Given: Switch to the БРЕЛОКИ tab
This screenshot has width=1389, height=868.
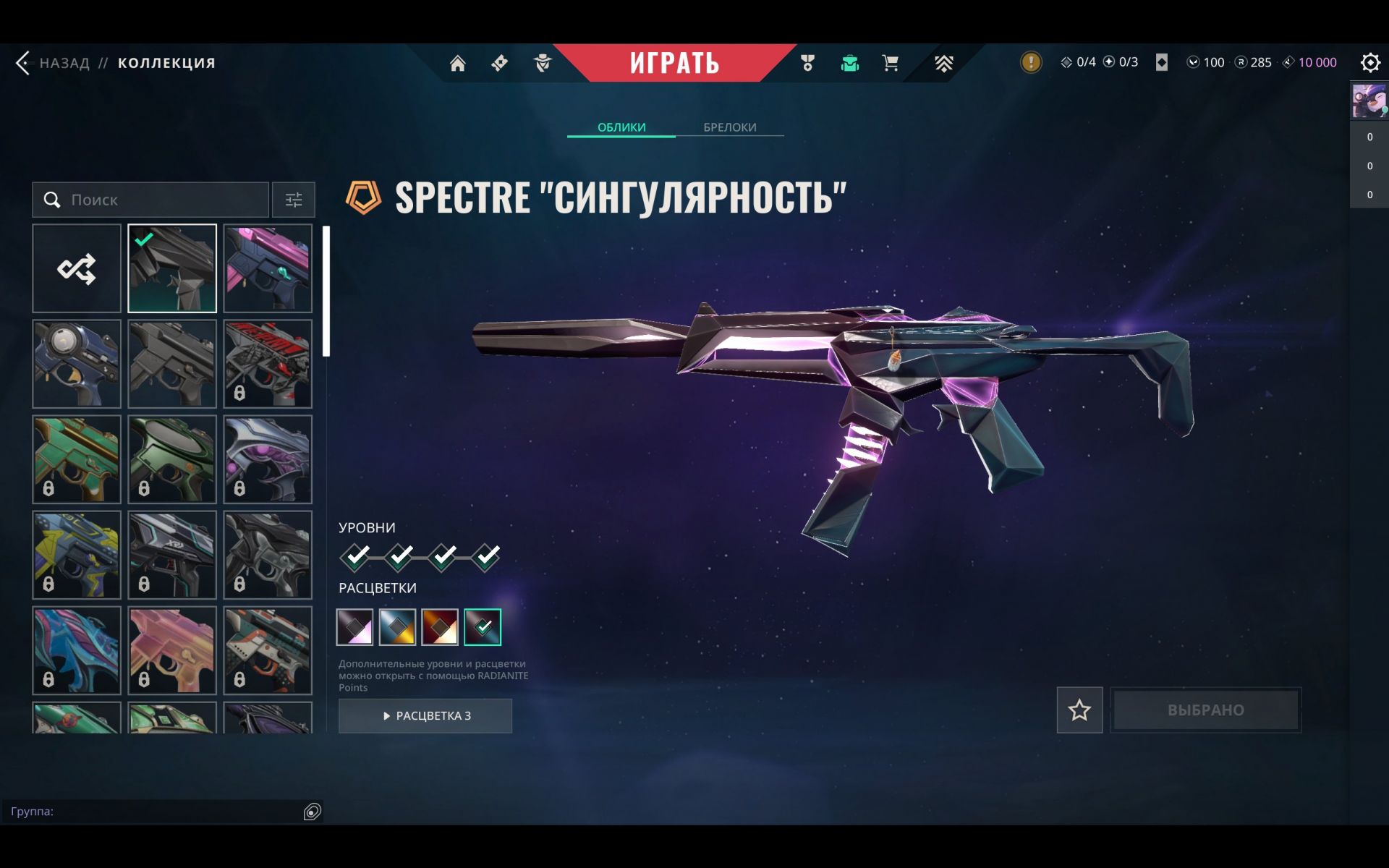Looking at the screenshot, I should pos(729,127).
